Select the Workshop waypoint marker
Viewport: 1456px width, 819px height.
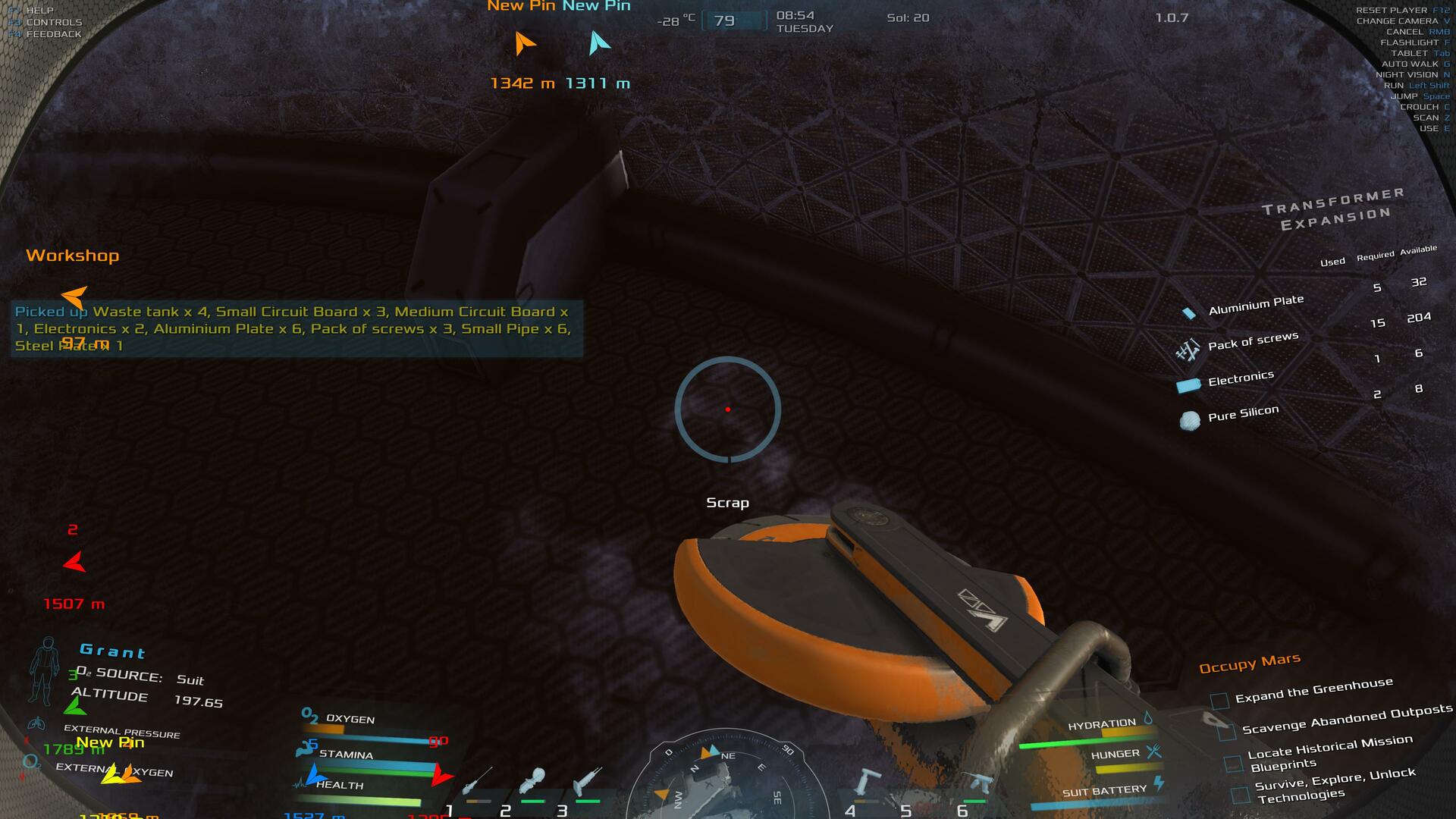click(74, 296)
